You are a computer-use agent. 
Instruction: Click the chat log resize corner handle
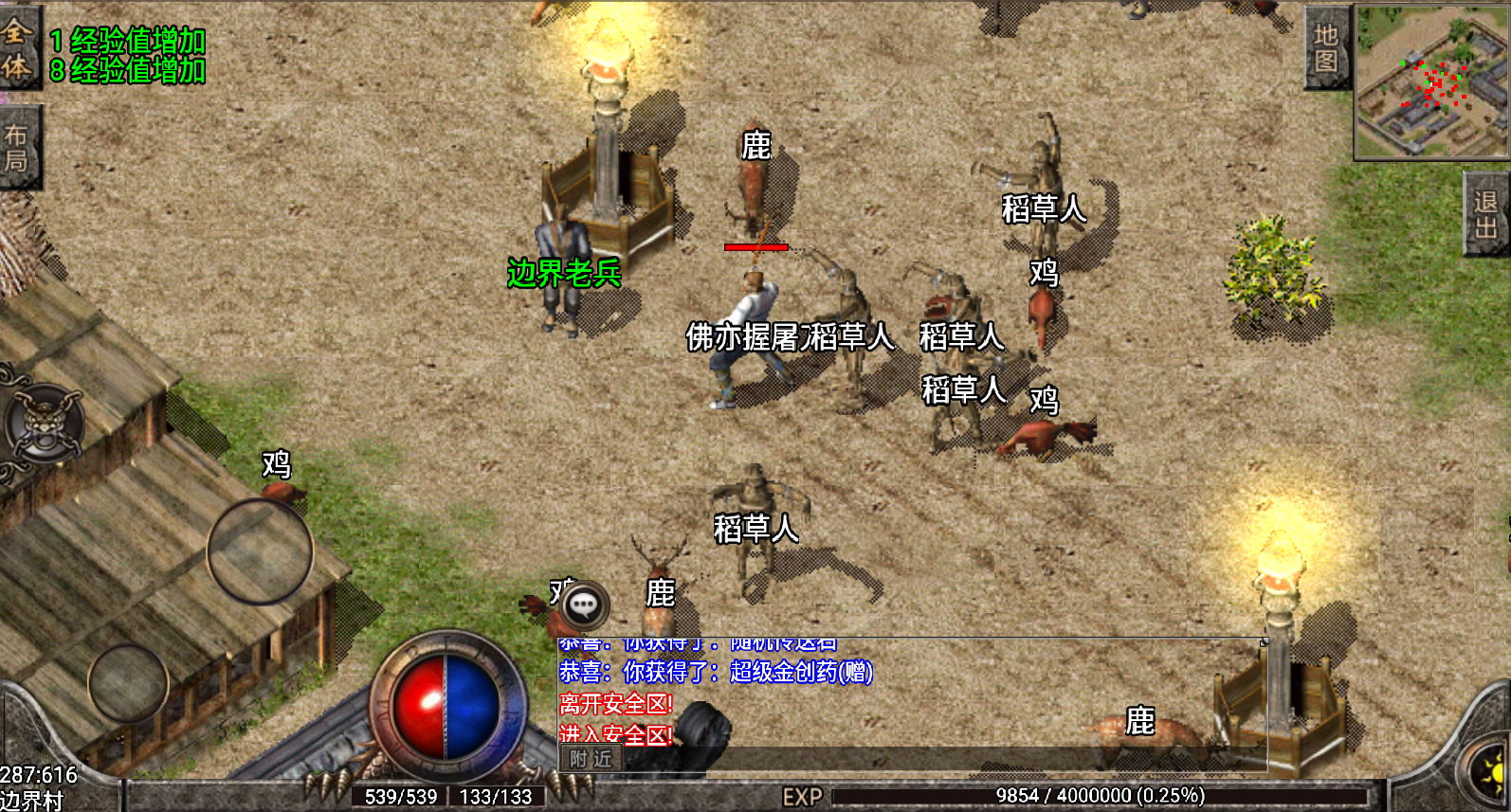pyautogui.click(x=1263, y=642)
